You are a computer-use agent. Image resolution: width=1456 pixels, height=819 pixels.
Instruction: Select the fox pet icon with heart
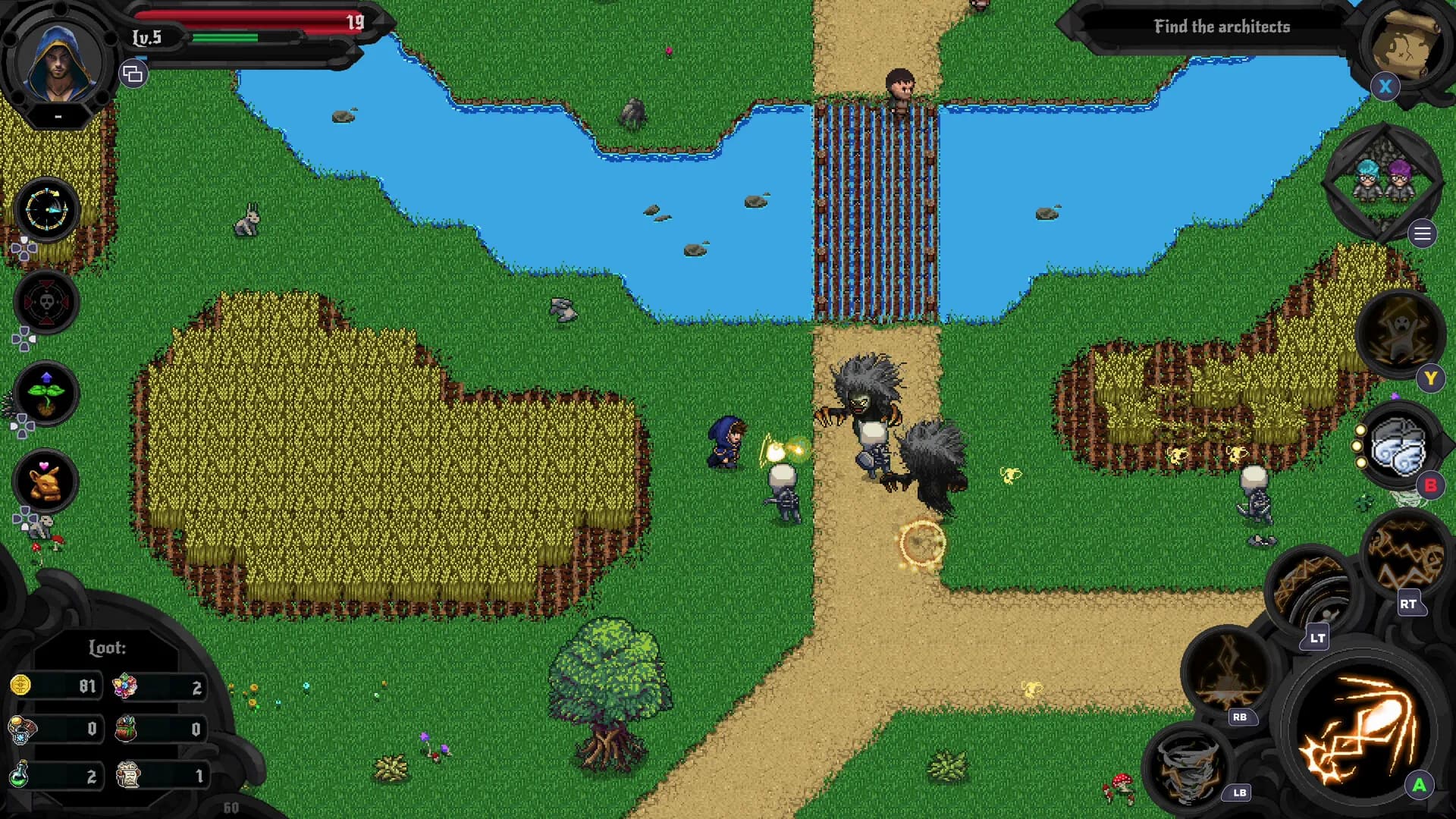click(x=45, y=482)
